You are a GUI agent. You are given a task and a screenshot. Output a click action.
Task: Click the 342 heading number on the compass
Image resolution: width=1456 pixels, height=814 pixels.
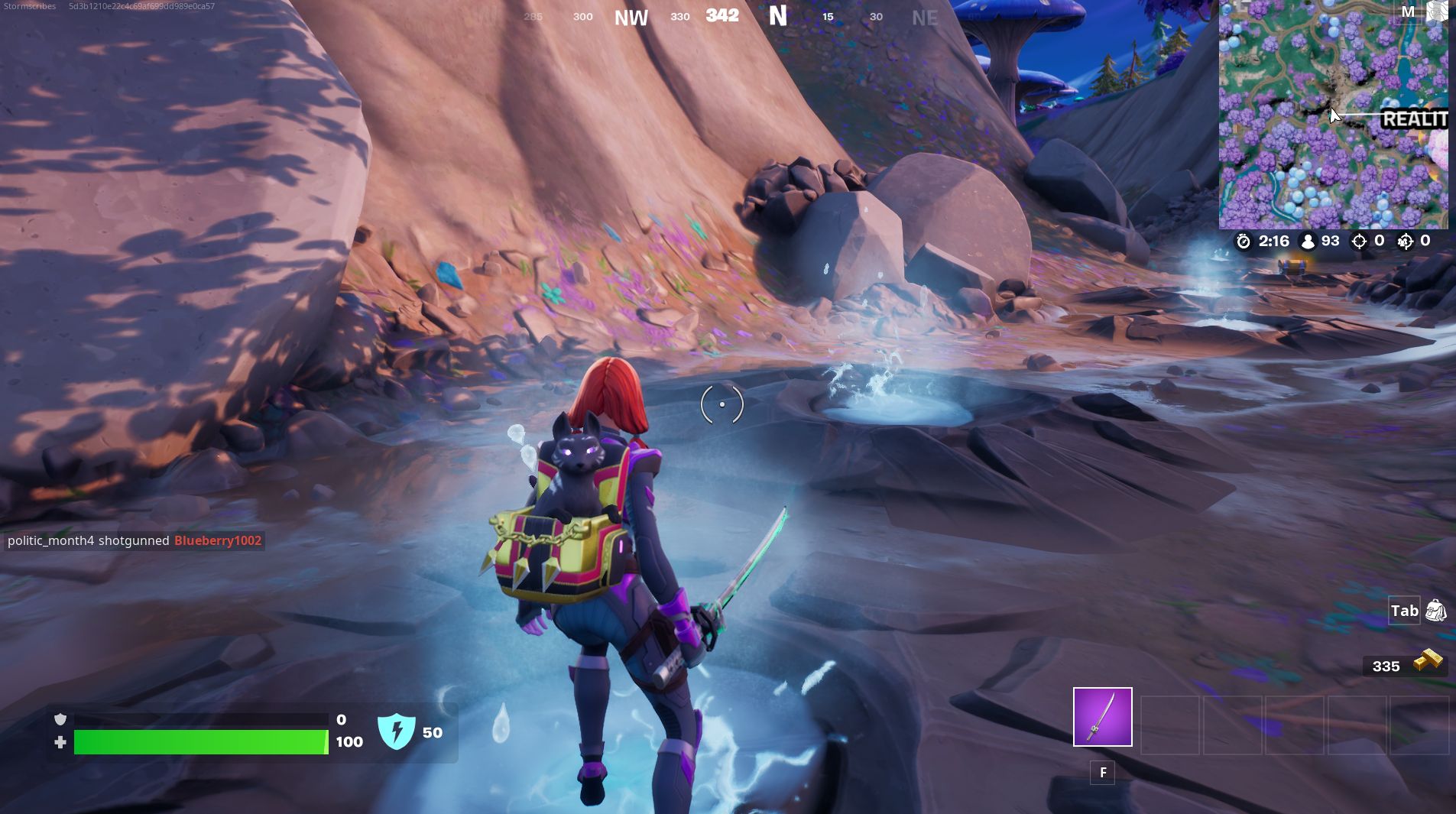(724, 15)
